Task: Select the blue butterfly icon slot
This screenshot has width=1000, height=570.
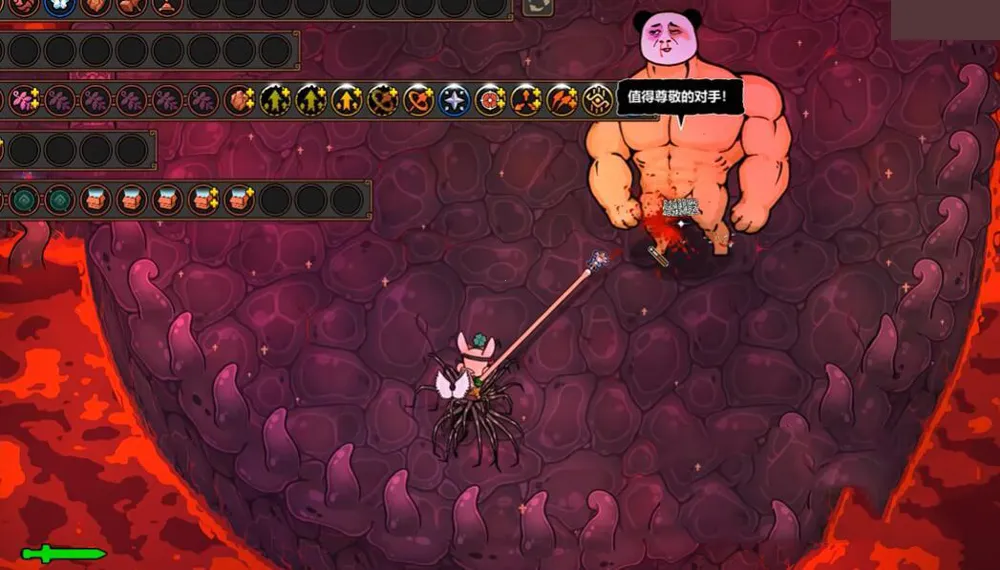Action: click(x=59, y=5)
